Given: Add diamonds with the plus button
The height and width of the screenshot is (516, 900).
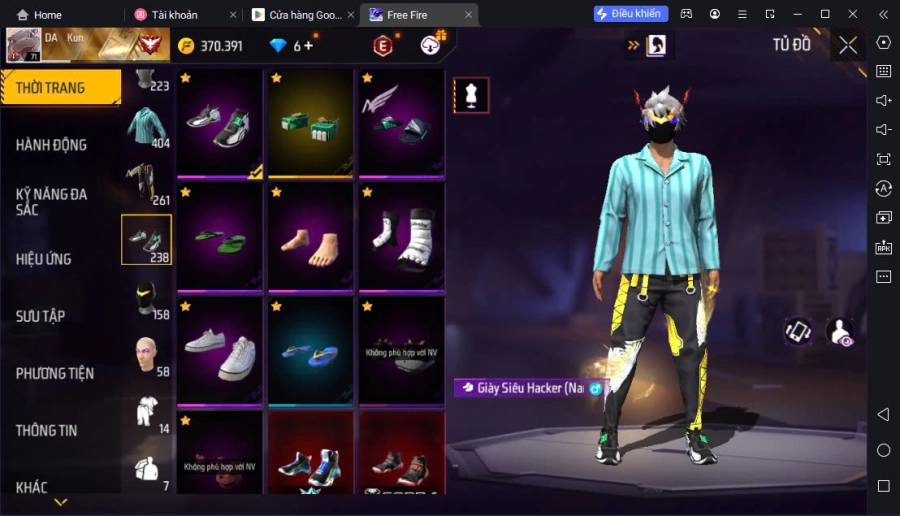Looking at the screenshot, I should 308,45.
